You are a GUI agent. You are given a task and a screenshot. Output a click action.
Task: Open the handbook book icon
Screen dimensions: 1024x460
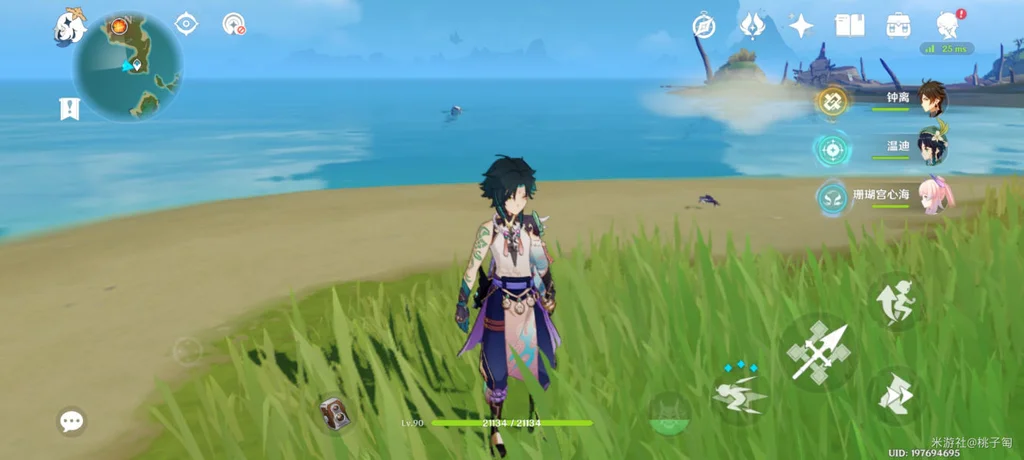point(849,26)
